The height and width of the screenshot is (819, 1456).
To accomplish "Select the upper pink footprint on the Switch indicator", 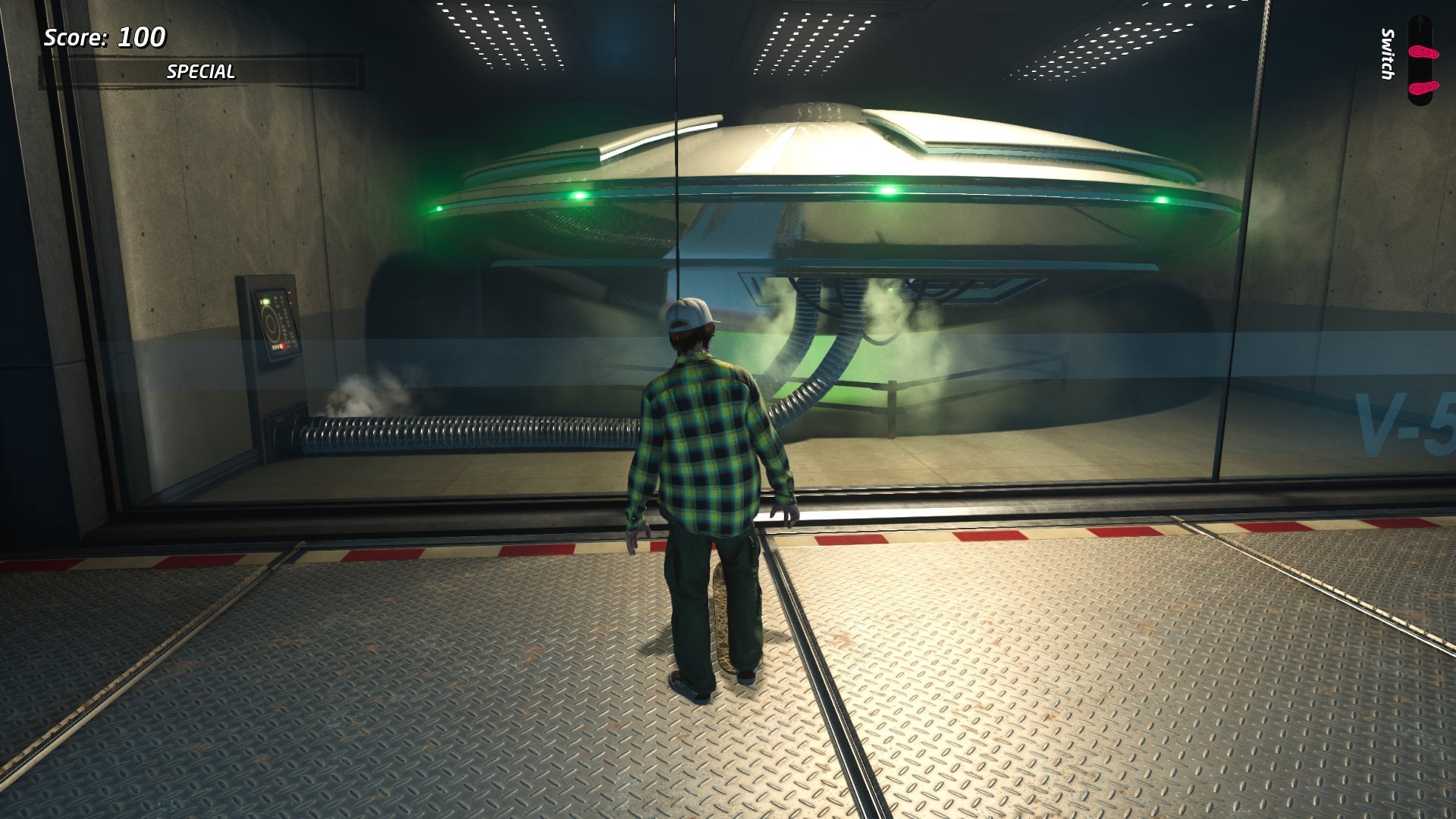I will tap(1424, 52).
